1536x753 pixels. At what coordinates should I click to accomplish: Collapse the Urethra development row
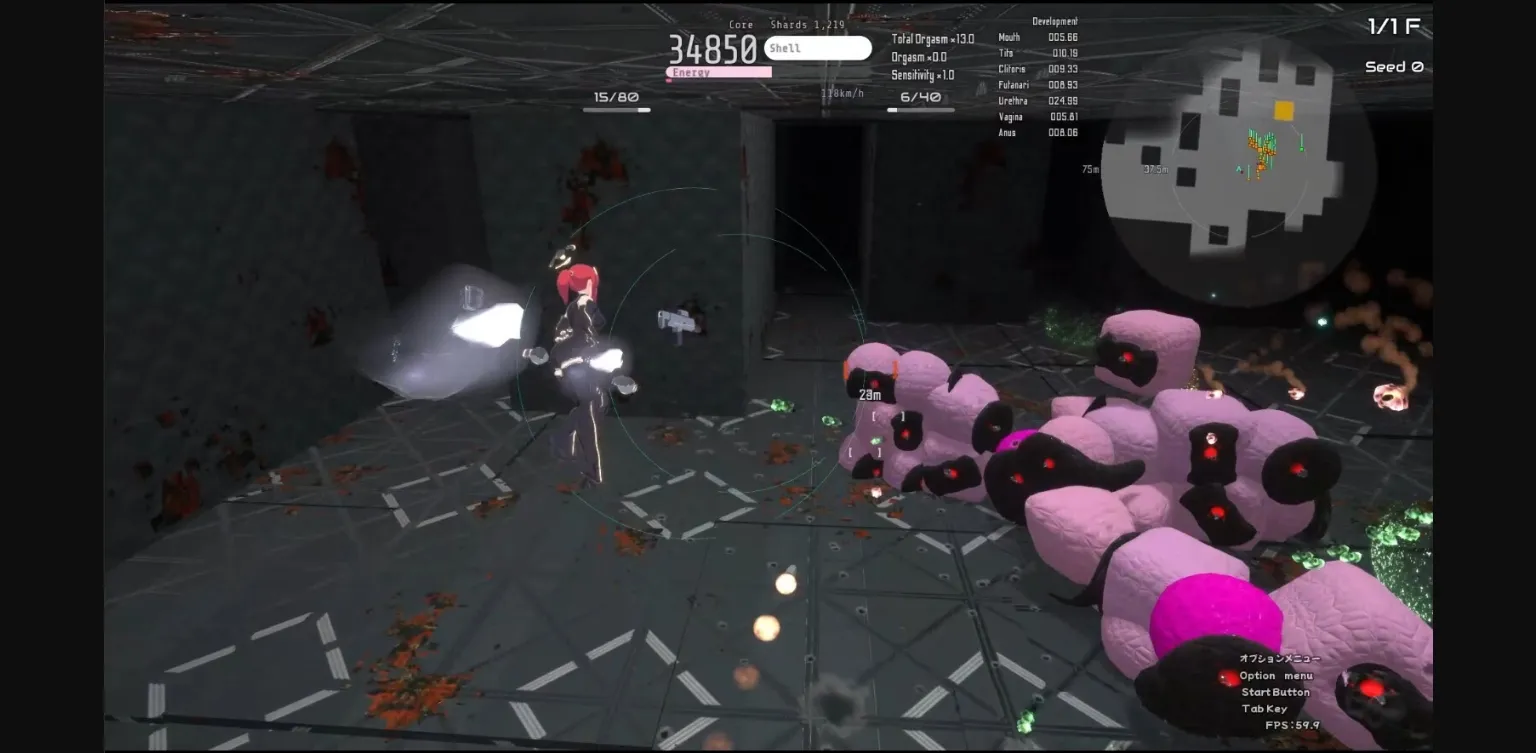click(x=1028, y=100)
